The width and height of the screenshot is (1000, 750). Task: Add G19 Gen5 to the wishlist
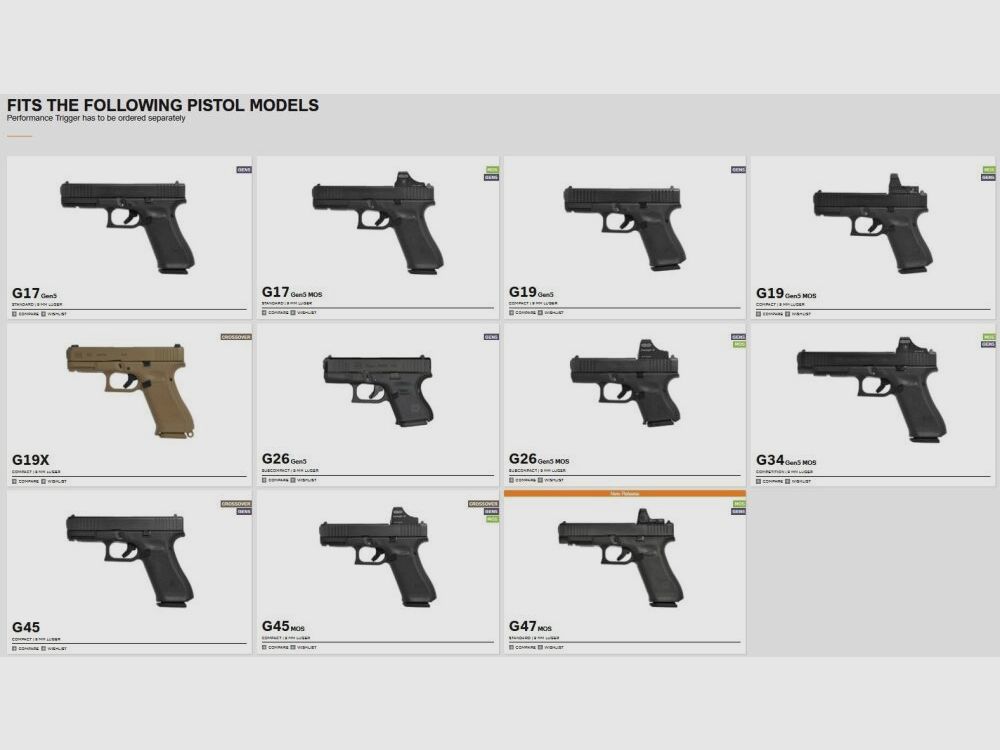click(541, 312)
